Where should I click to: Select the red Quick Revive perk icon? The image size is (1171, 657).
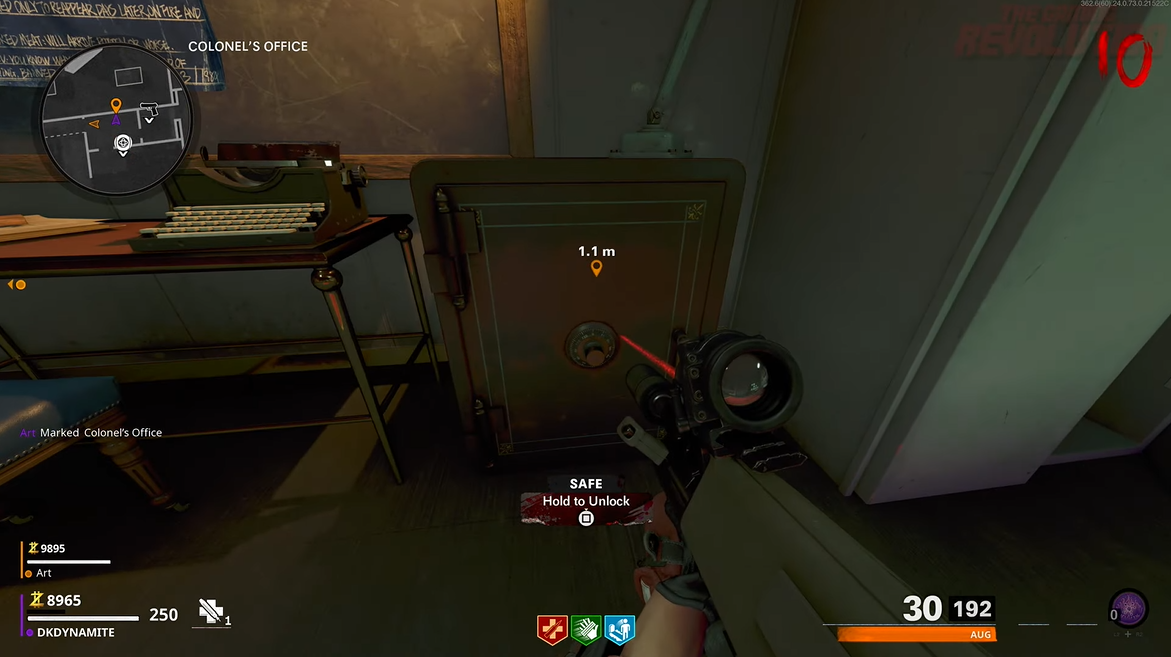(x=552, y=629)
